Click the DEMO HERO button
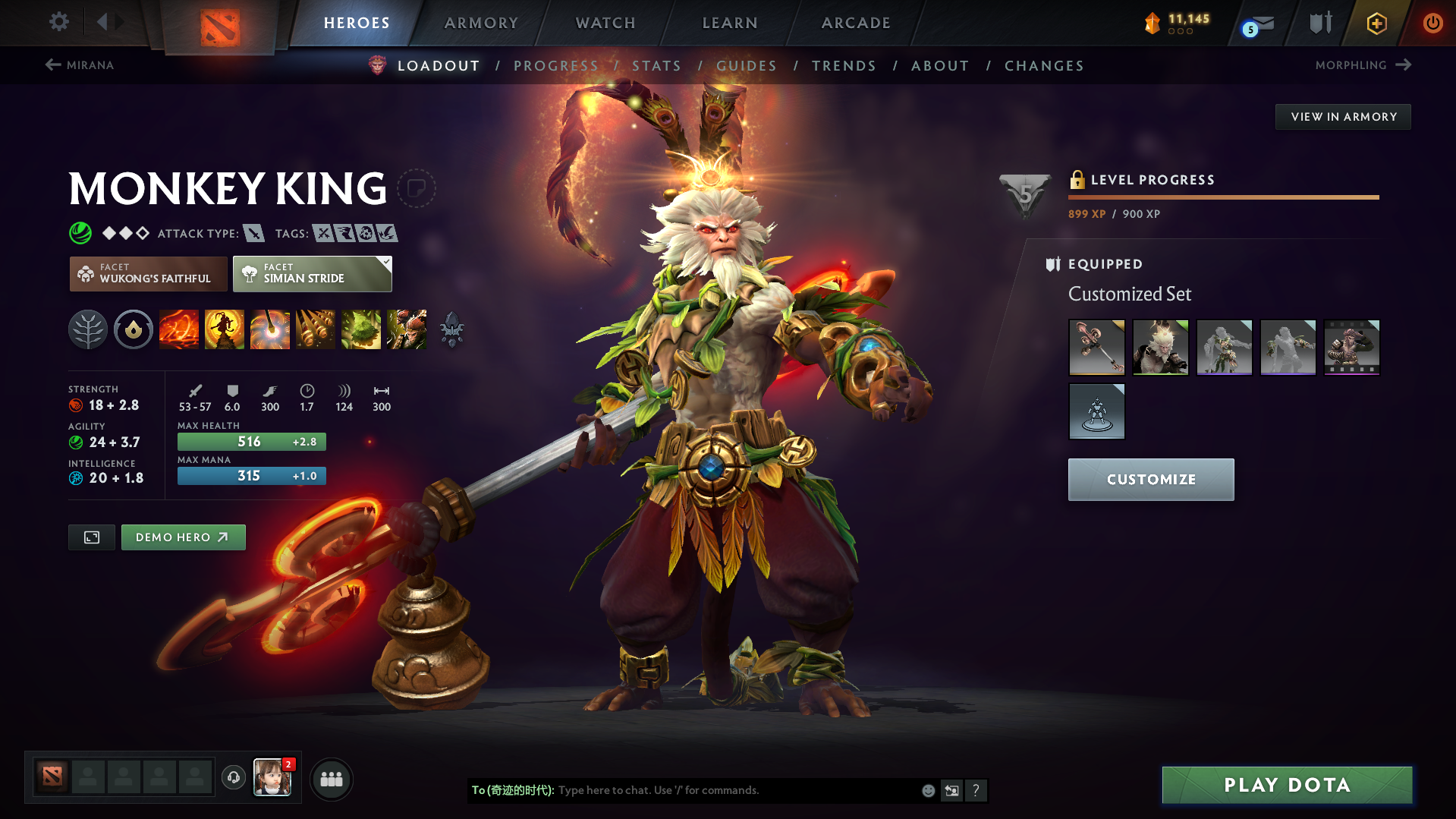The height and width of the screenshot is (819, 1456). [x=183, y=537]
